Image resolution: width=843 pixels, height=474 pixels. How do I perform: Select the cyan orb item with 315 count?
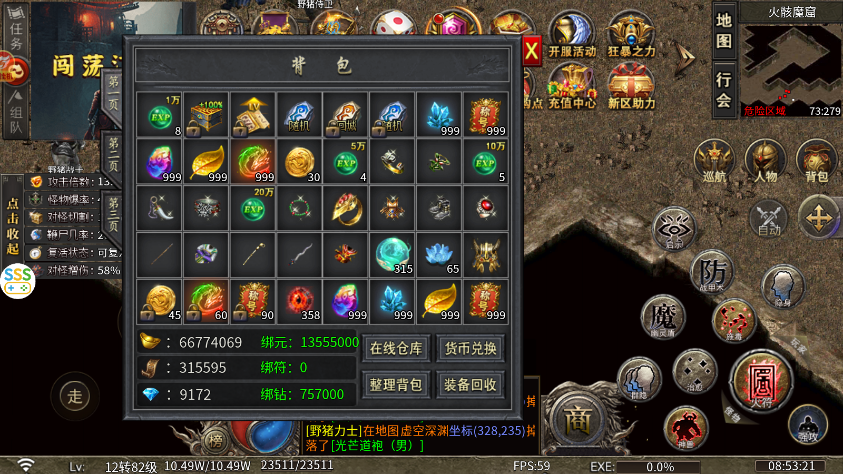pos(393,255)
